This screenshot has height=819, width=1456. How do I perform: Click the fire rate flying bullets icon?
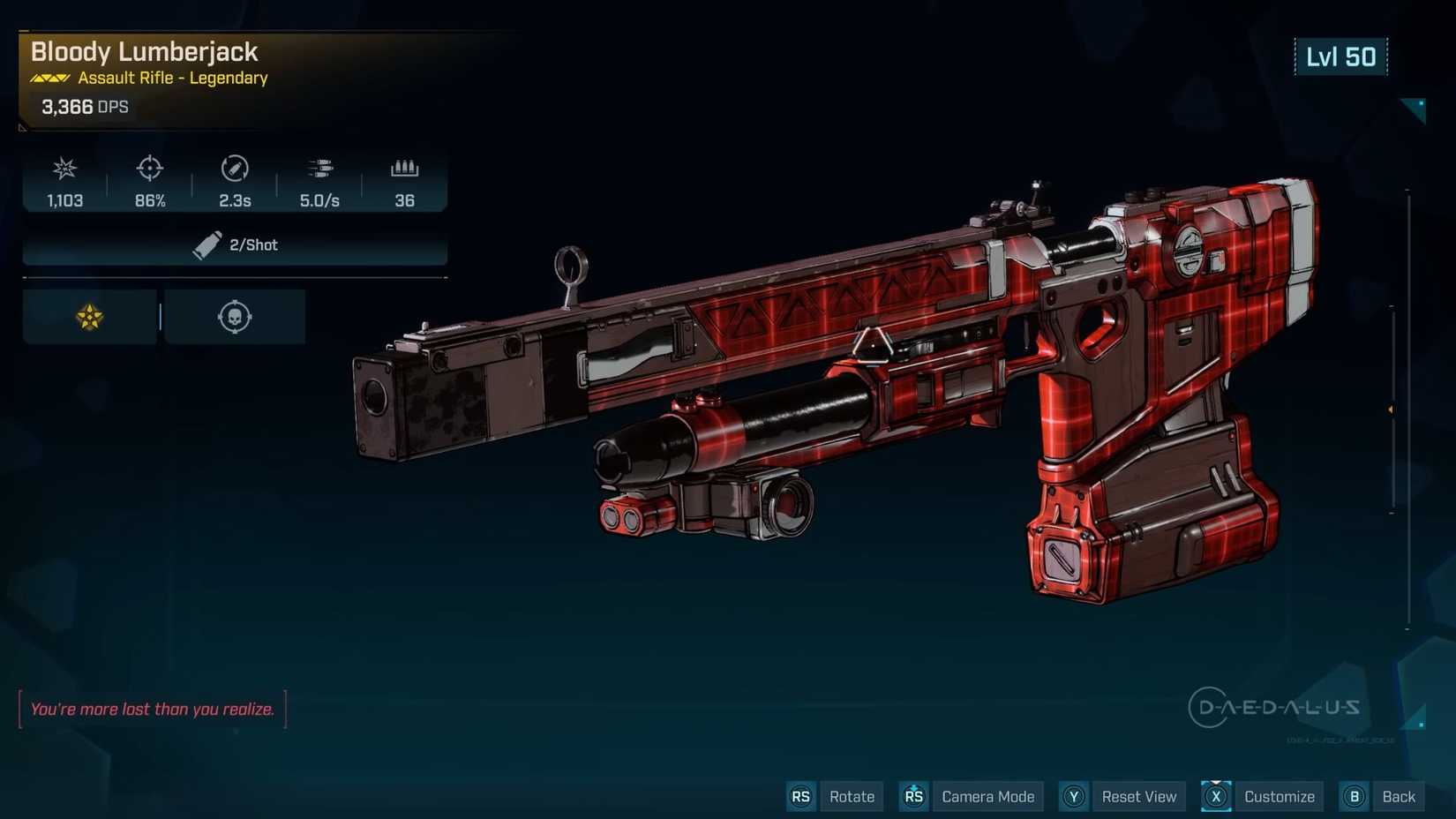point(319,169)
